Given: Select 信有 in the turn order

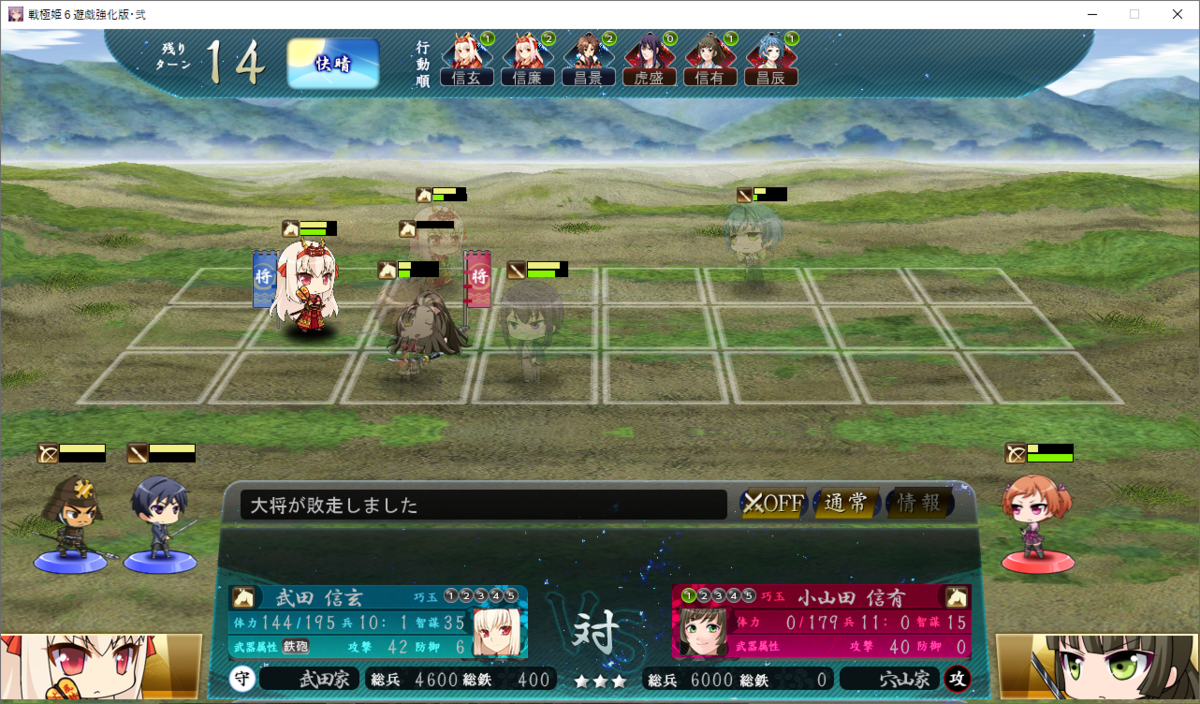Looking at the screenshot, I should 710,60.
